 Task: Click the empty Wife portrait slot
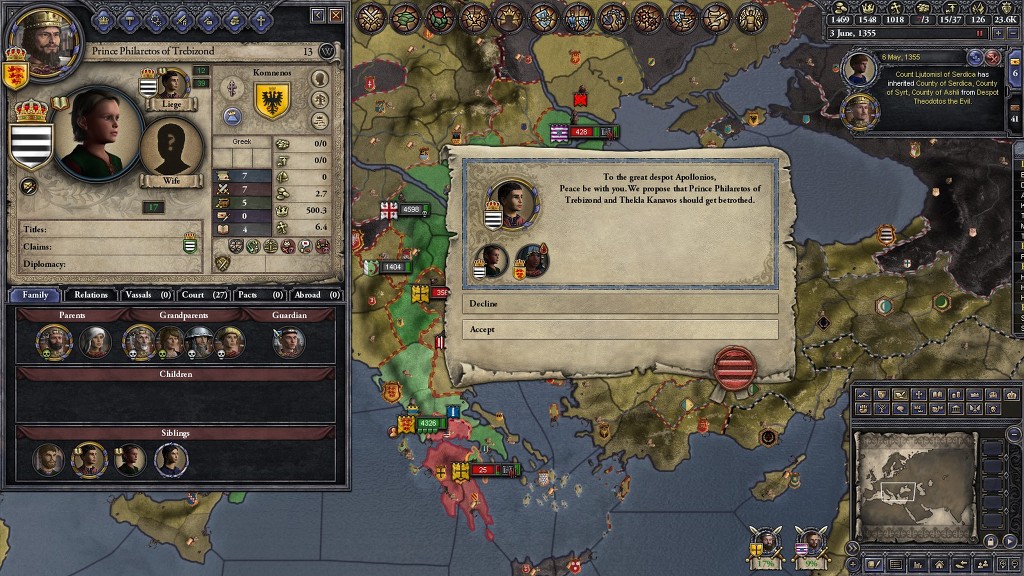coord(172,148)
